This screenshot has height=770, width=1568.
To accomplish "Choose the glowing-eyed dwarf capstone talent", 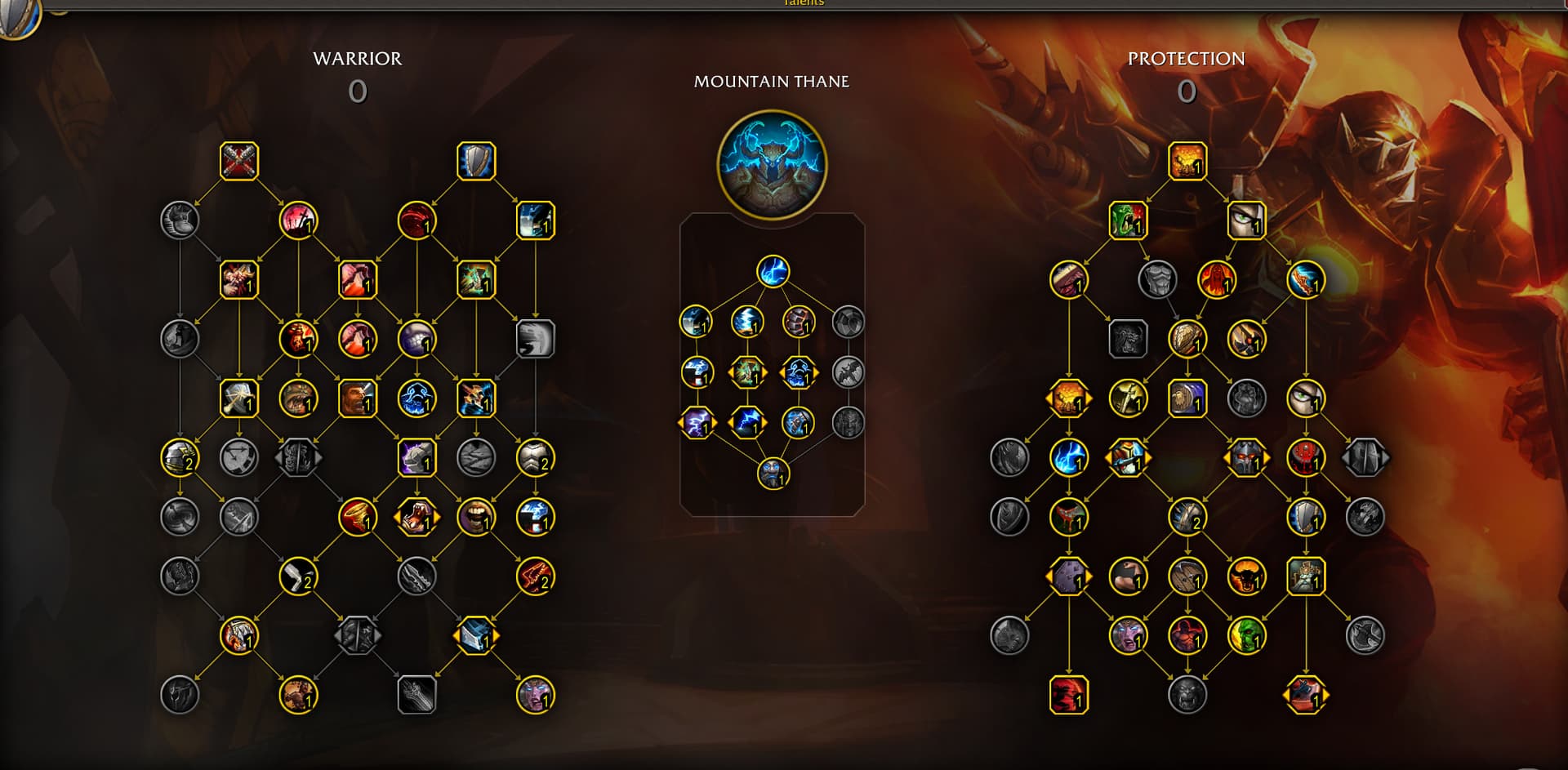I will (x=773, y=474).
